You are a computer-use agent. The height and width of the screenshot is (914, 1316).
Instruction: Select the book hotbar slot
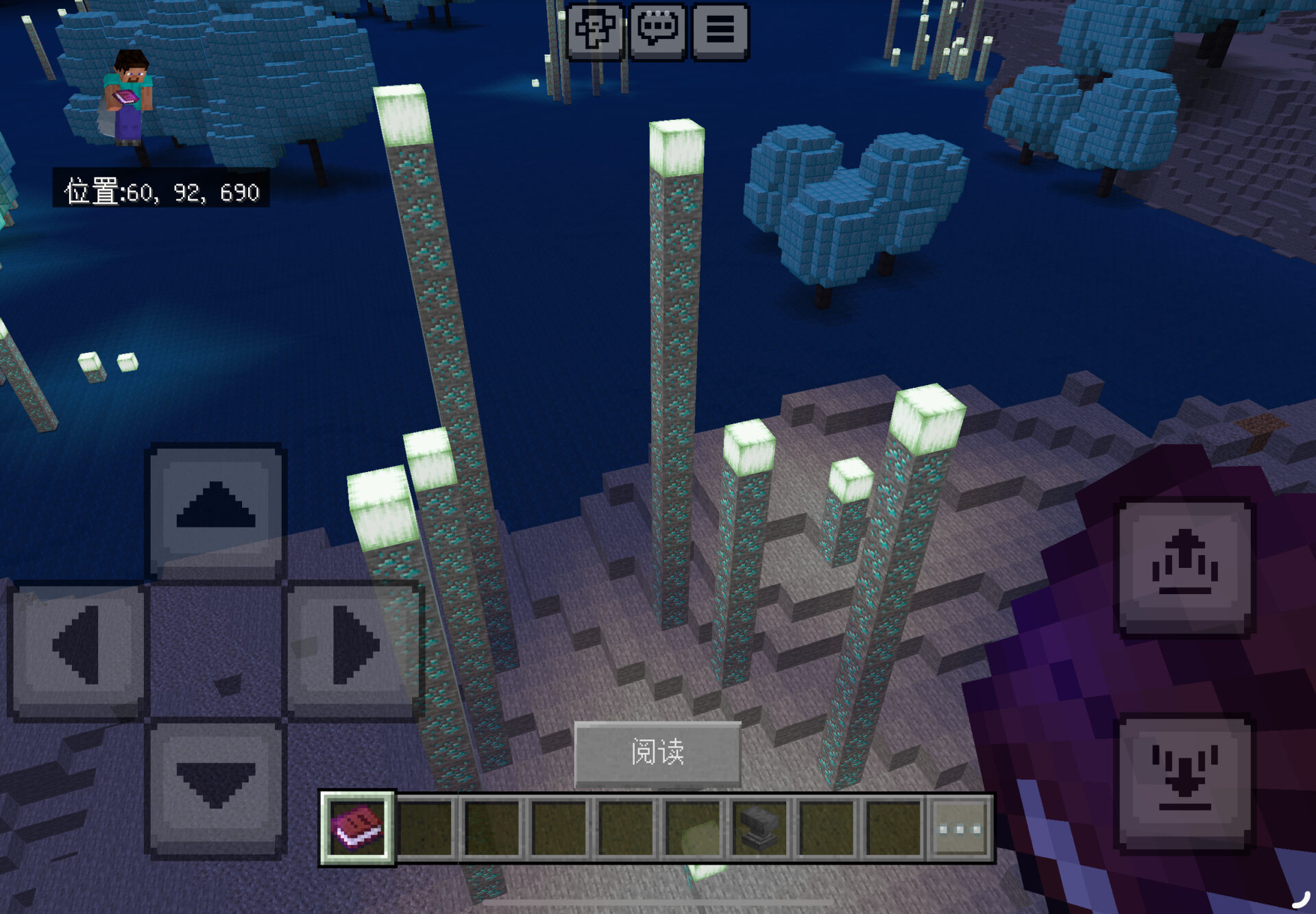point(357,828)
